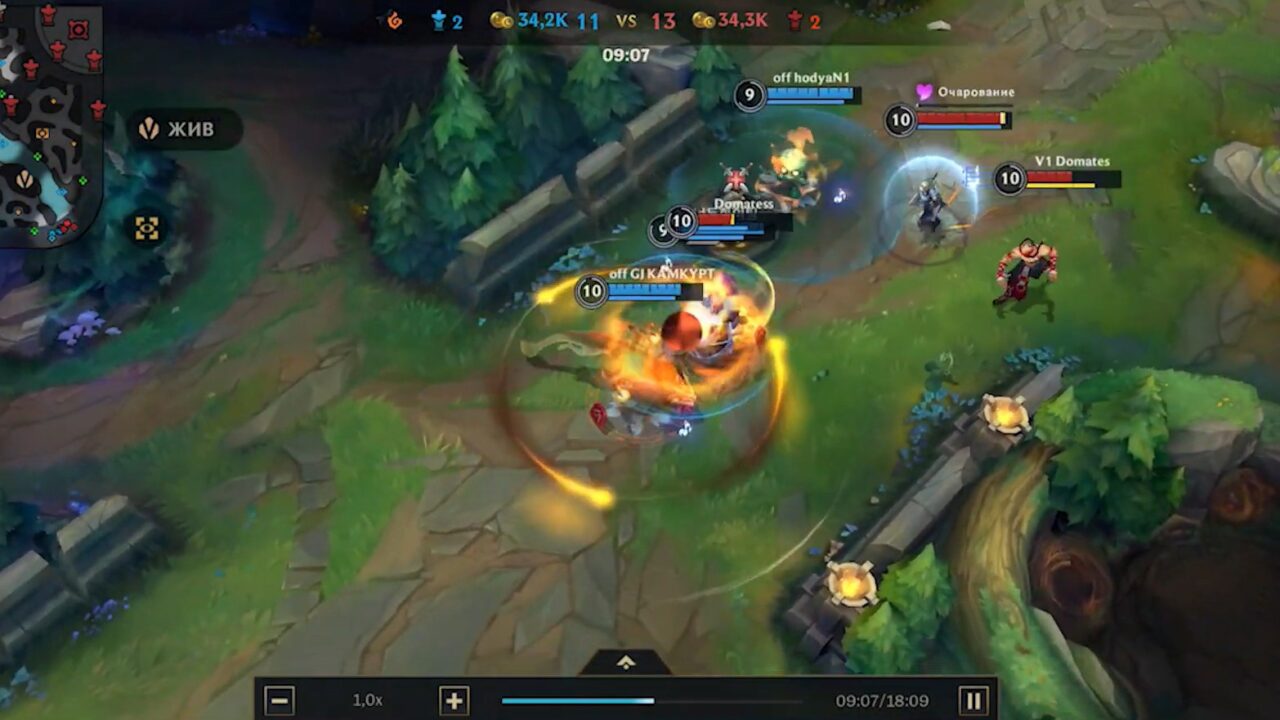Decrease playback speed with the minus button
Image resolution: width=1280 pixels, height=720 pixels.
point(281,700)
